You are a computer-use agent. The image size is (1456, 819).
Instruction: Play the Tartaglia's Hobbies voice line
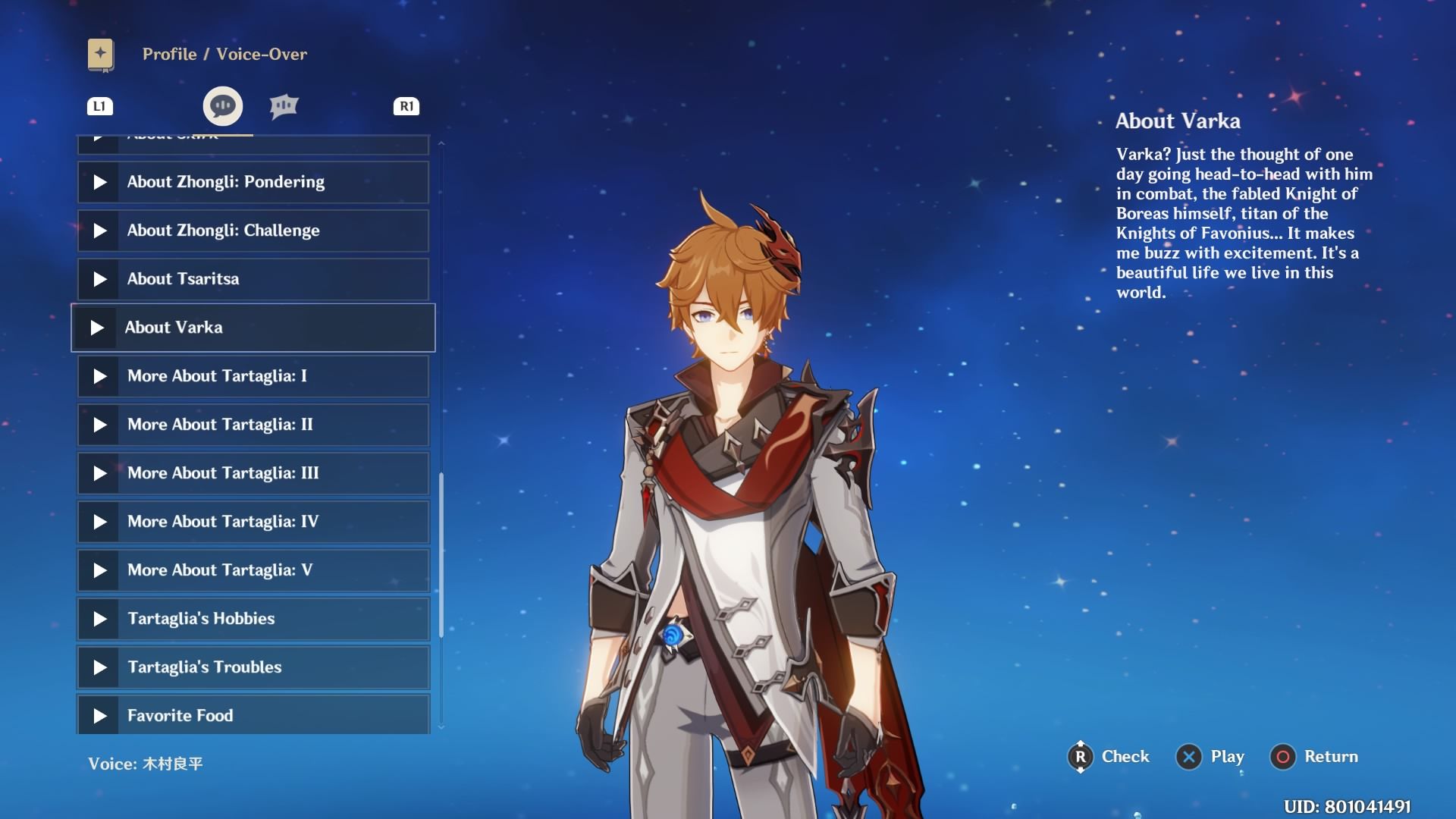253,619
